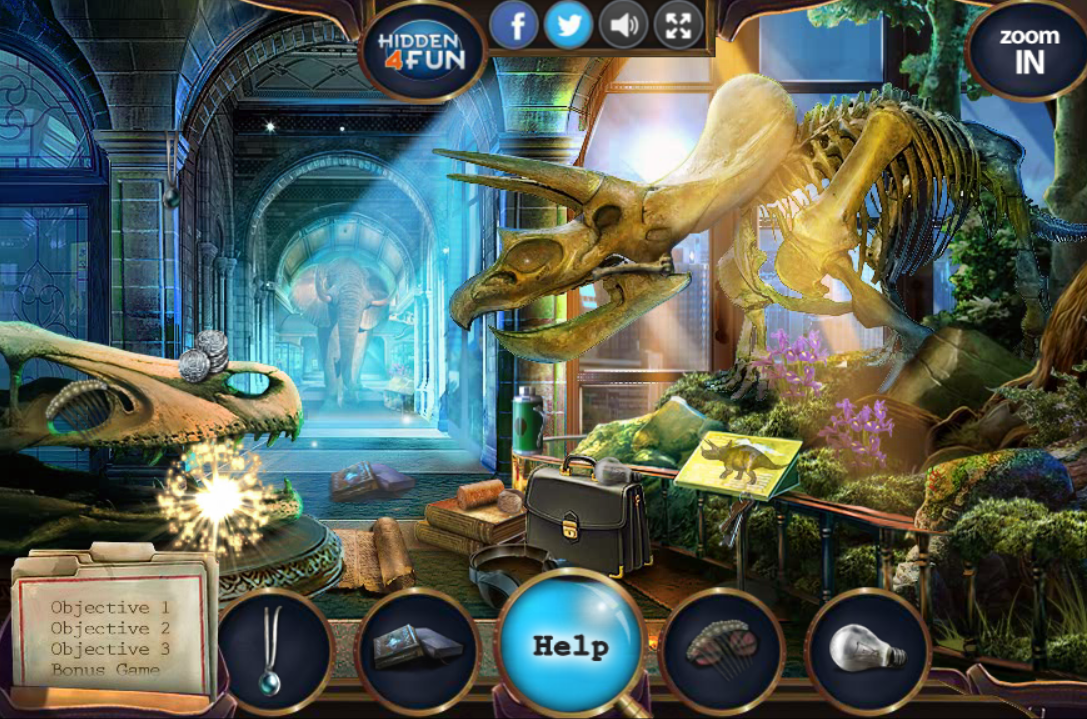This screenshot has height=719, width=1087.
Task: Share the game on Twitter
Action: pos(569,26)
